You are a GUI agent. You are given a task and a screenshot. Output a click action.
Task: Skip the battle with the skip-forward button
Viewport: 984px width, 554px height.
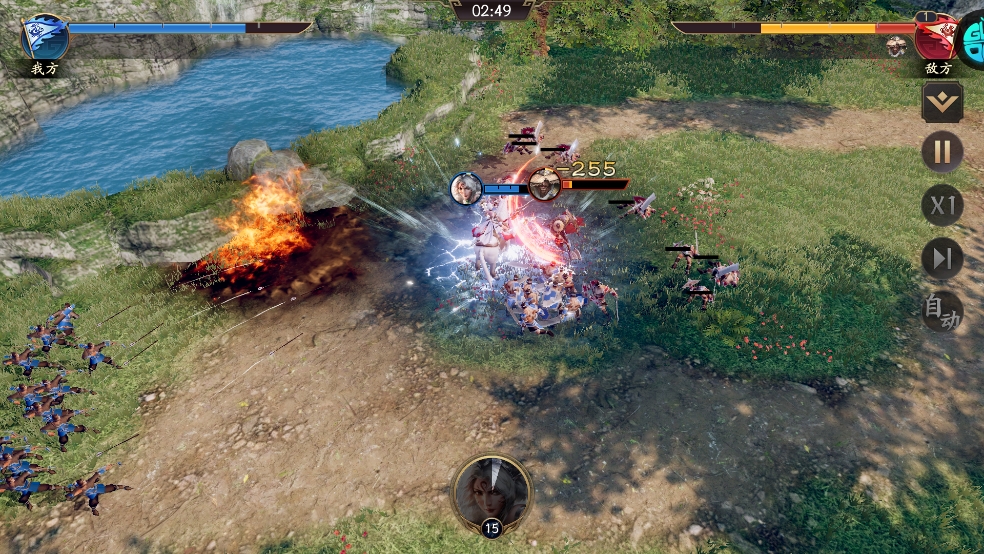click(x=942, y=259)
